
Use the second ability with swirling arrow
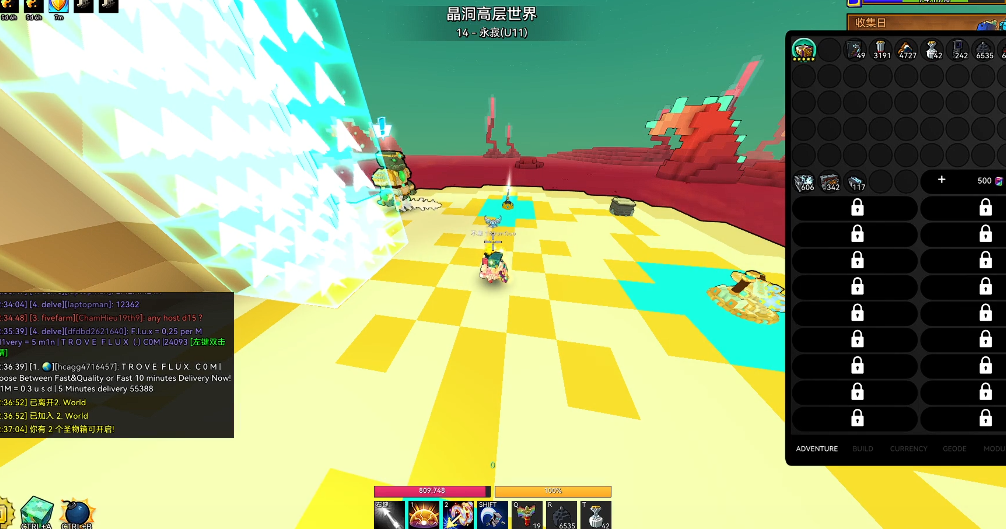457,514
